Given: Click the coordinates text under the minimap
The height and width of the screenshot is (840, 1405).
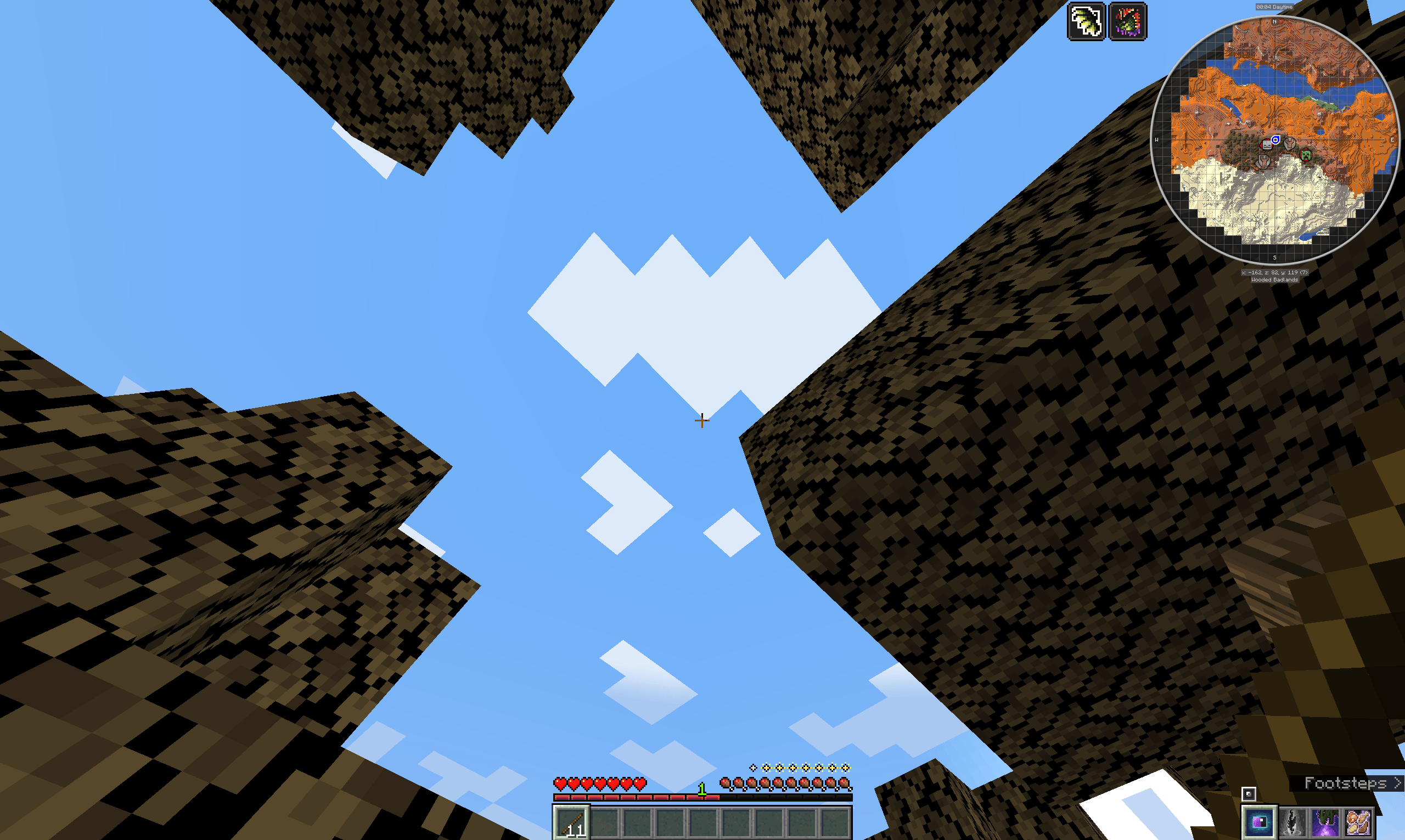Looking at the screenshot, I should (x=1275, y=272).
